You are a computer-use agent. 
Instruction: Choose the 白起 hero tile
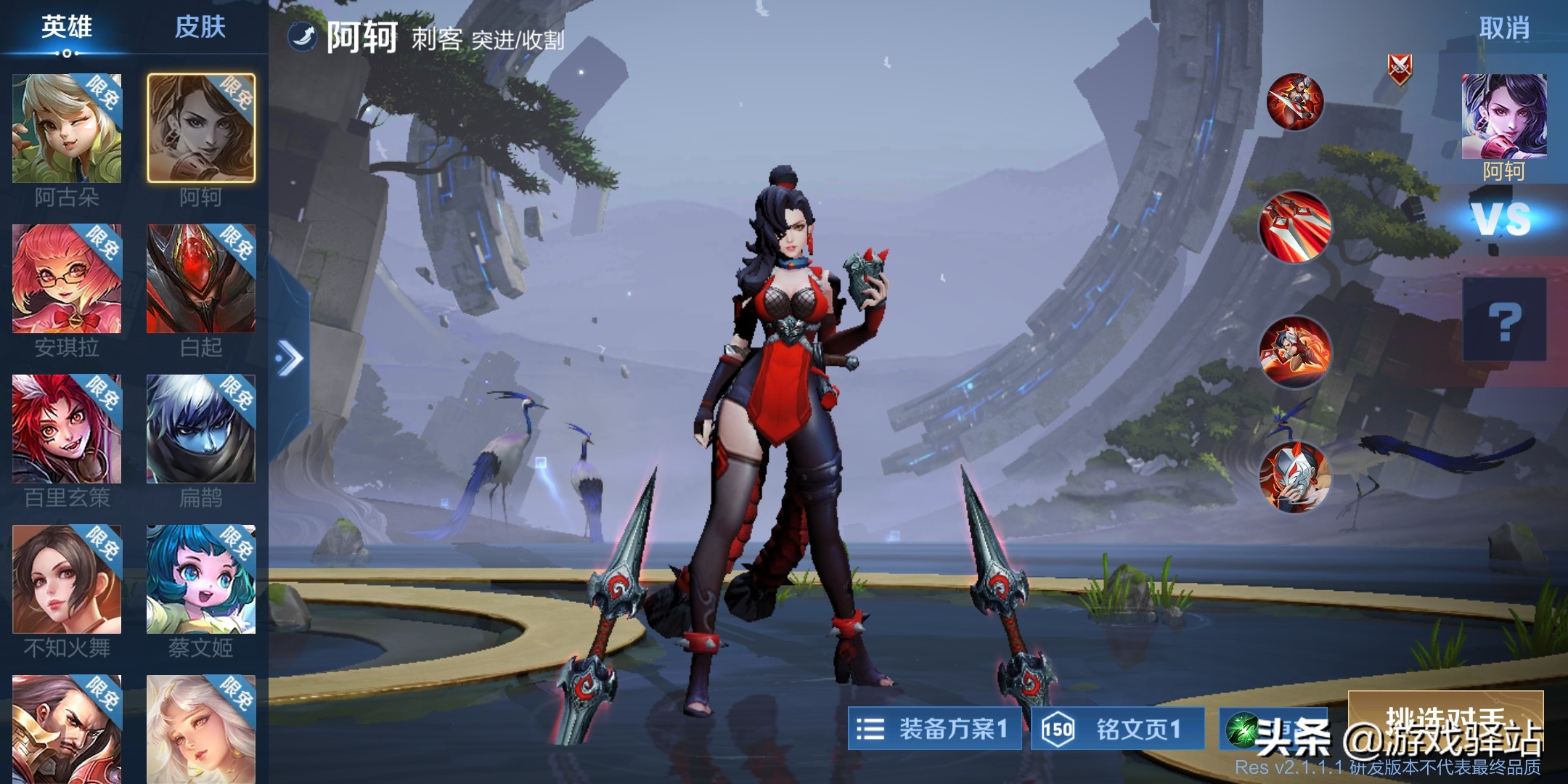coord(201,279)
